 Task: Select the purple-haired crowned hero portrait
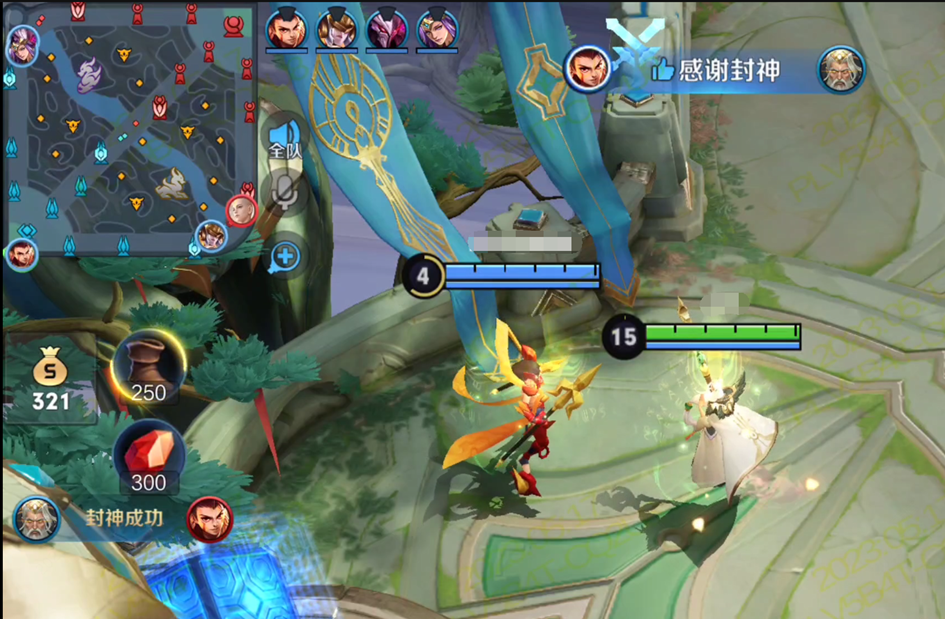click(437, 29)
